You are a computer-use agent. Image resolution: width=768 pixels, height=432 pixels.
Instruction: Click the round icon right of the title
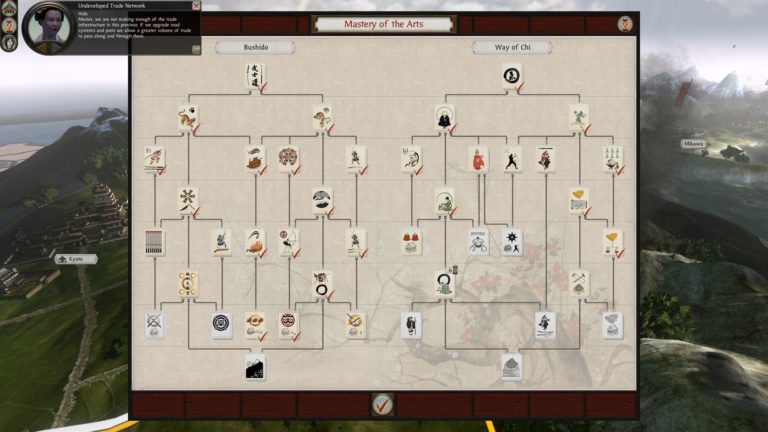point(625,24)
